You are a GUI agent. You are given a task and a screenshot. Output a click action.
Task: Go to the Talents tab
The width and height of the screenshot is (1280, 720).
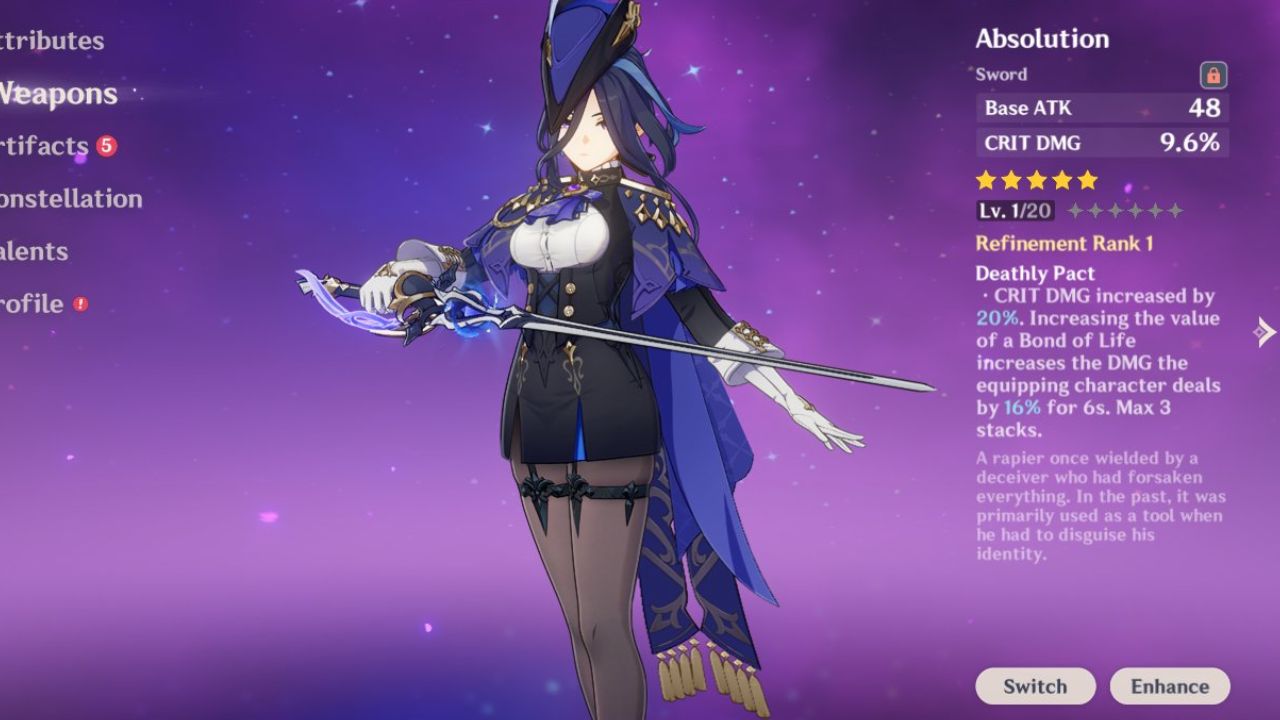35,251
